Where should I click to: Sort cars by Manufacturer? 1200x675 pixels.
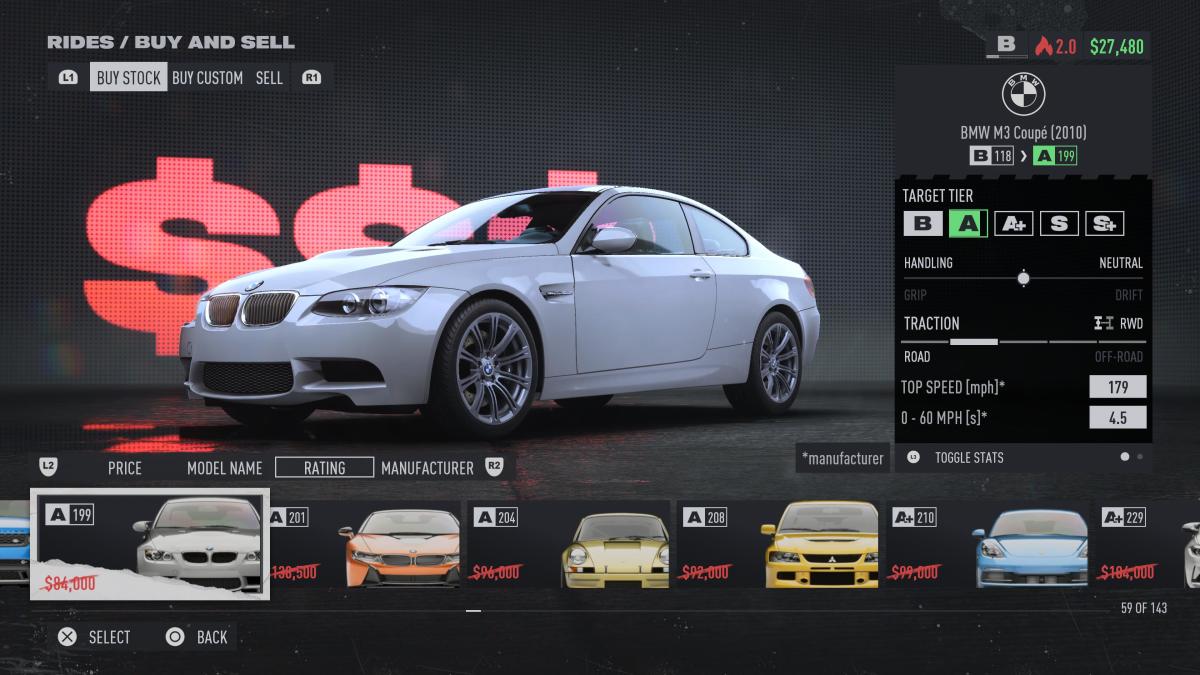click(427, 467)
